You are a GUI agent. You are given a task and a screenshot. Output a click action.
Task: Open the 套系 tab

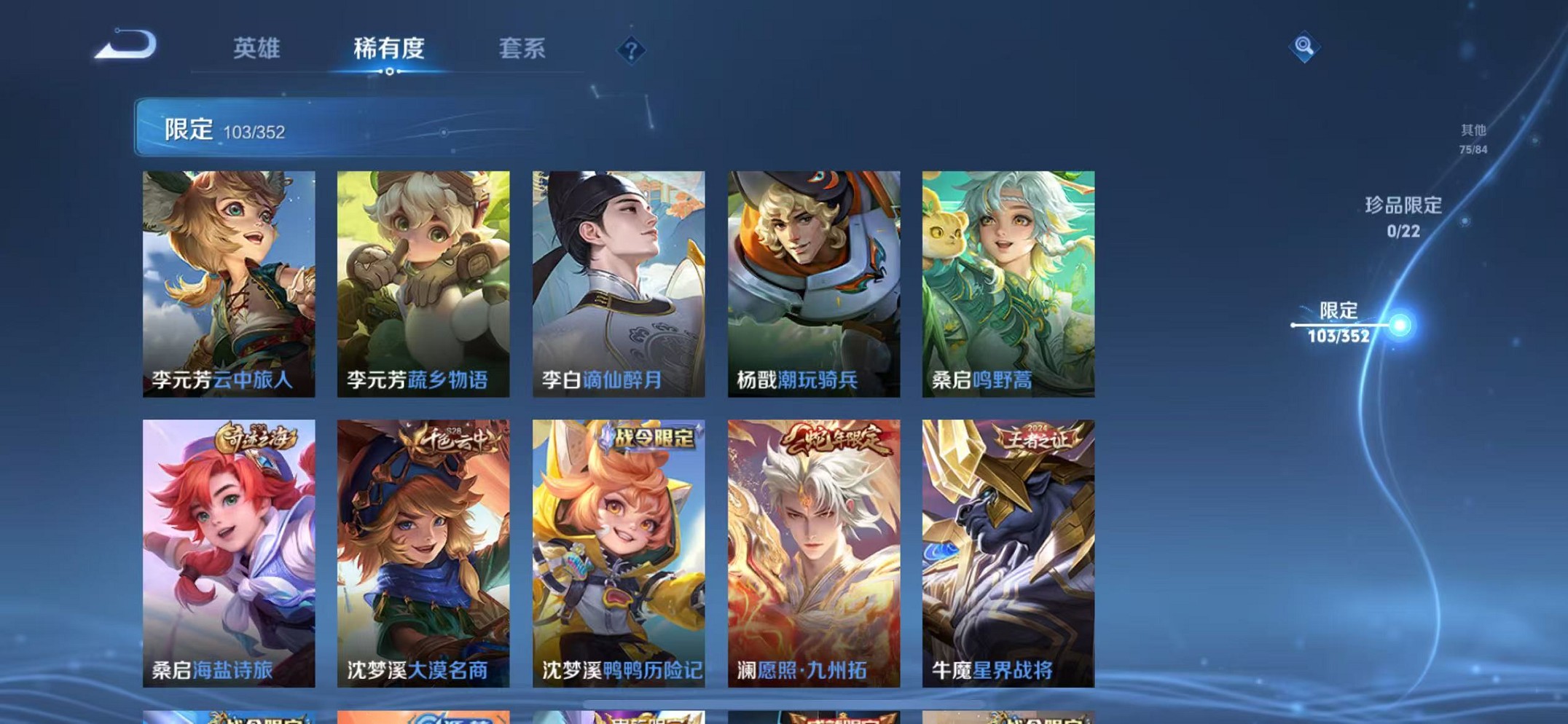coord(522,49)
